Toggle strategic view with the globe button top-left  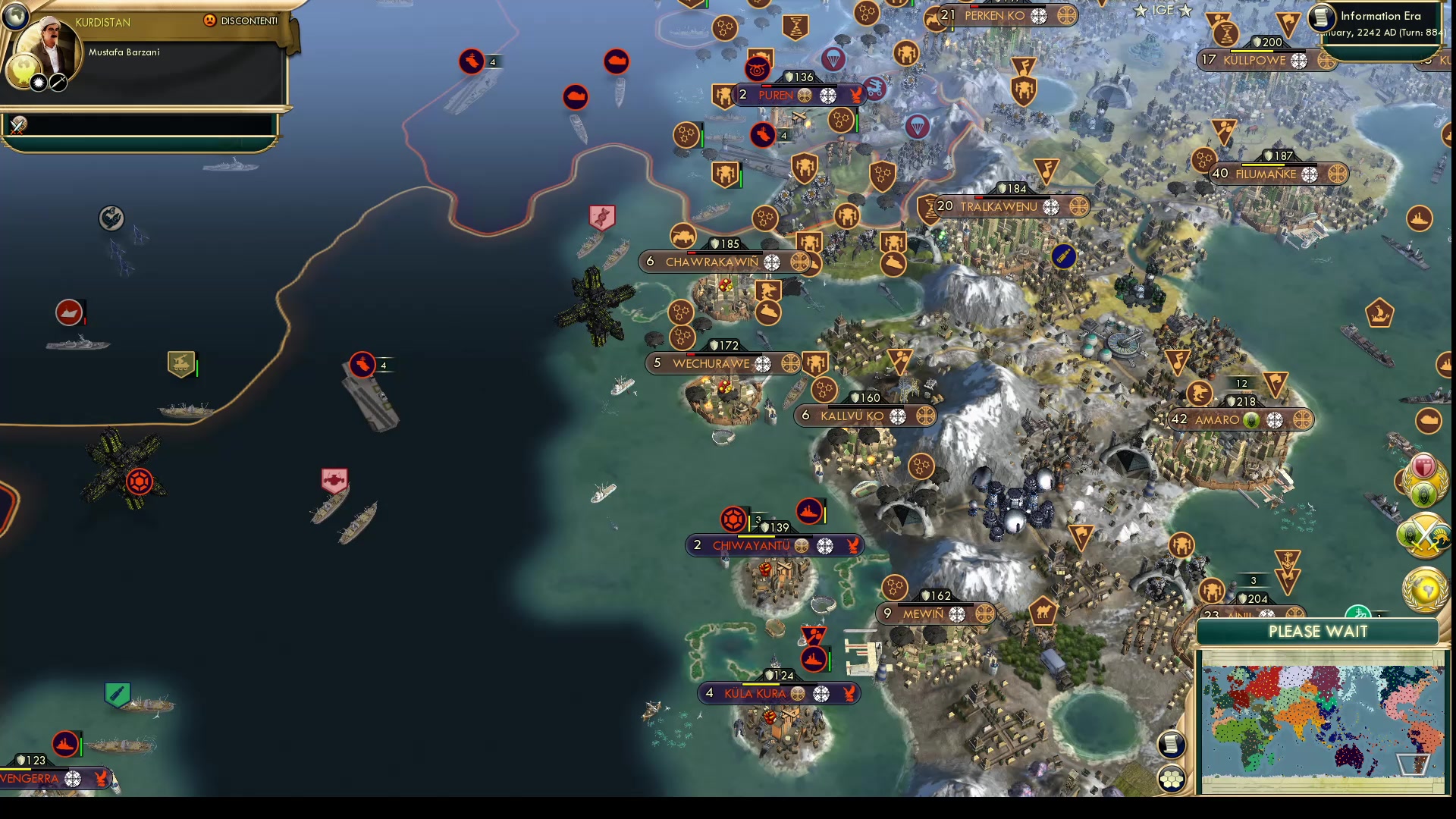[x=15, y=15]
